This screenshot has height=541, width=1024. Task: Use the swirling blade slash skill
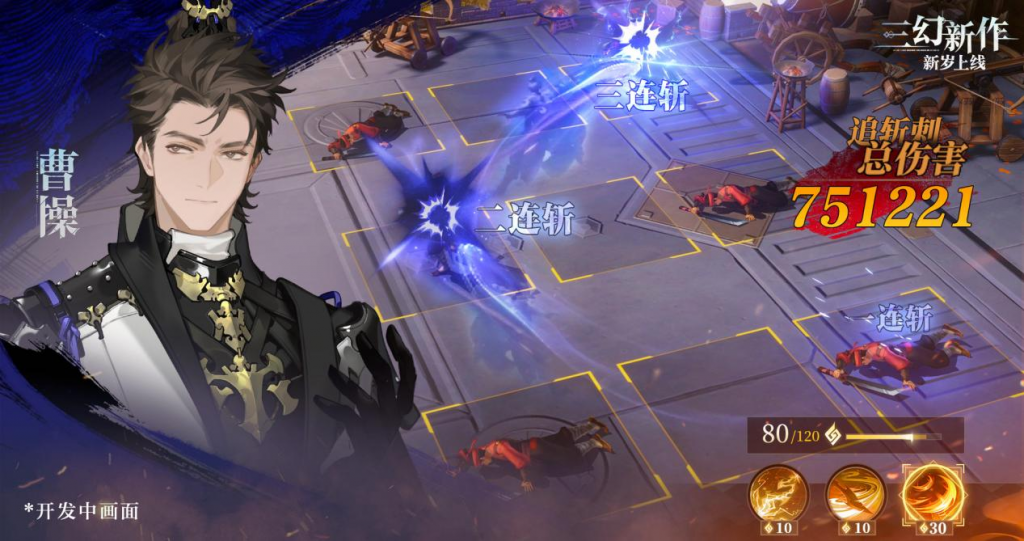(855, 493)
